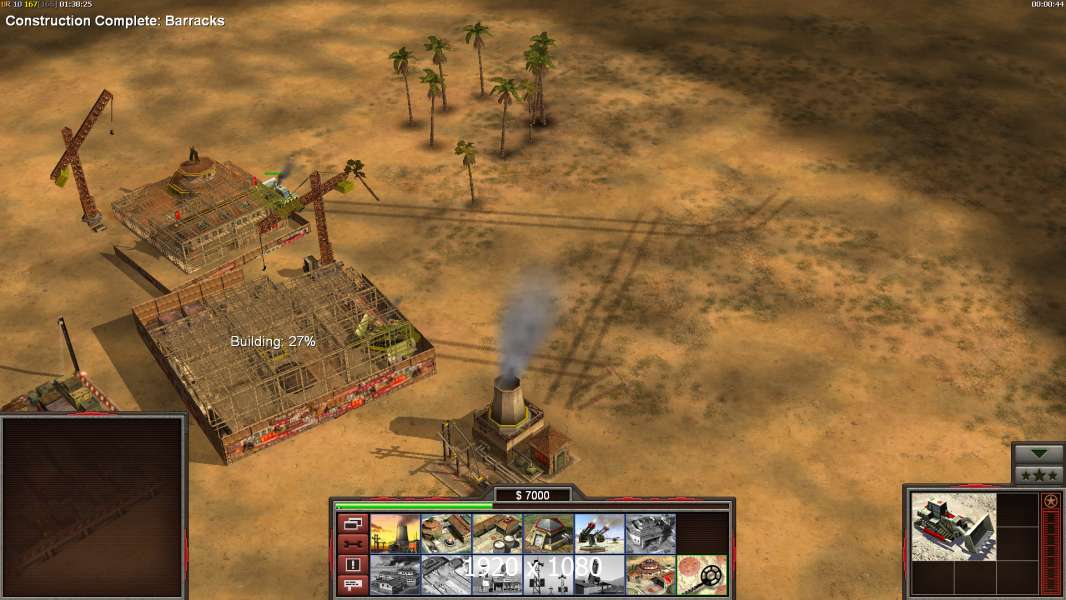
Task: Build a Bunker from the command bar
Action: [x=548, y=533]
